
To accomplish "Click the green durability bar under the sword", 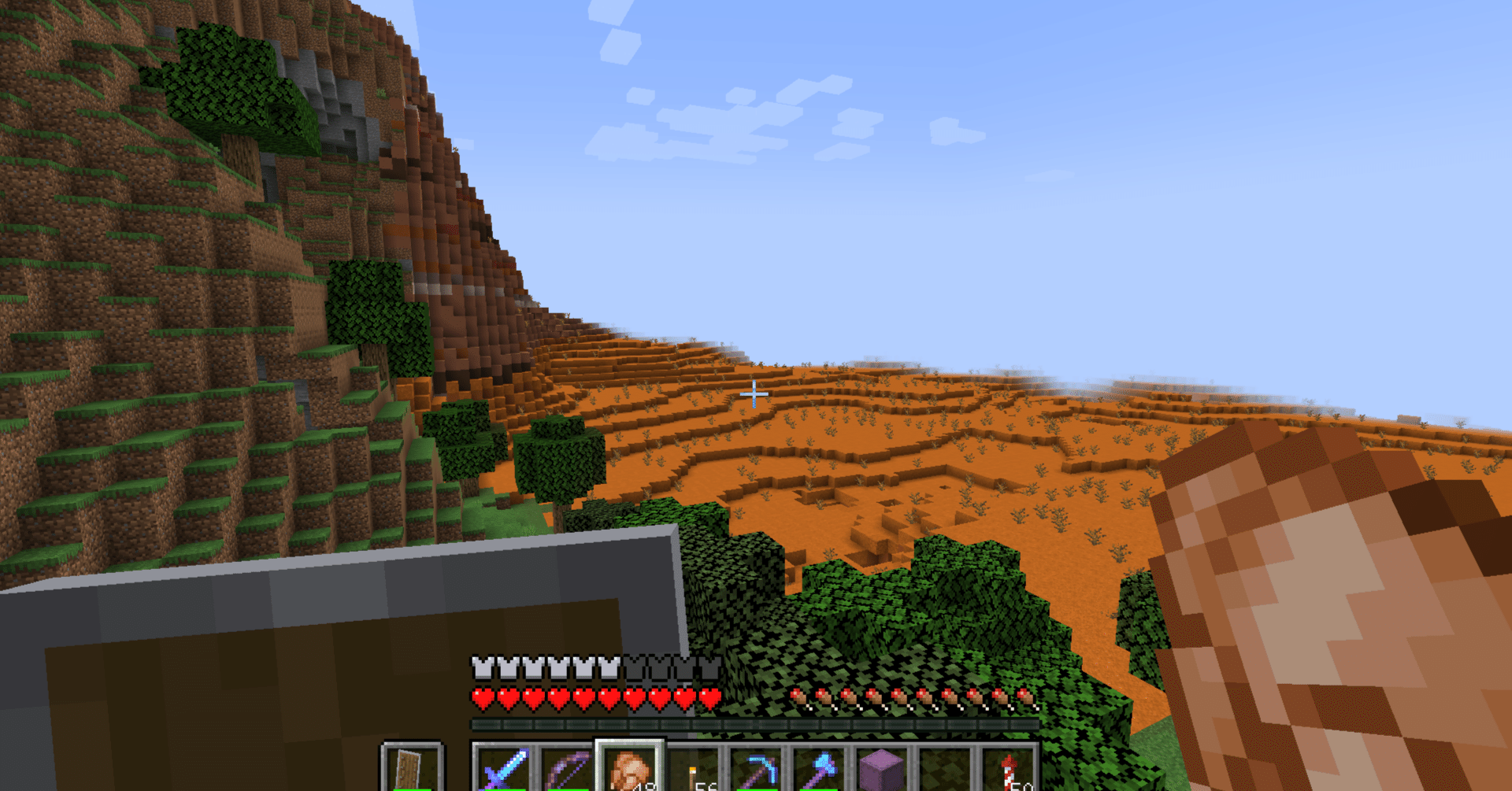I will point(503,787).
